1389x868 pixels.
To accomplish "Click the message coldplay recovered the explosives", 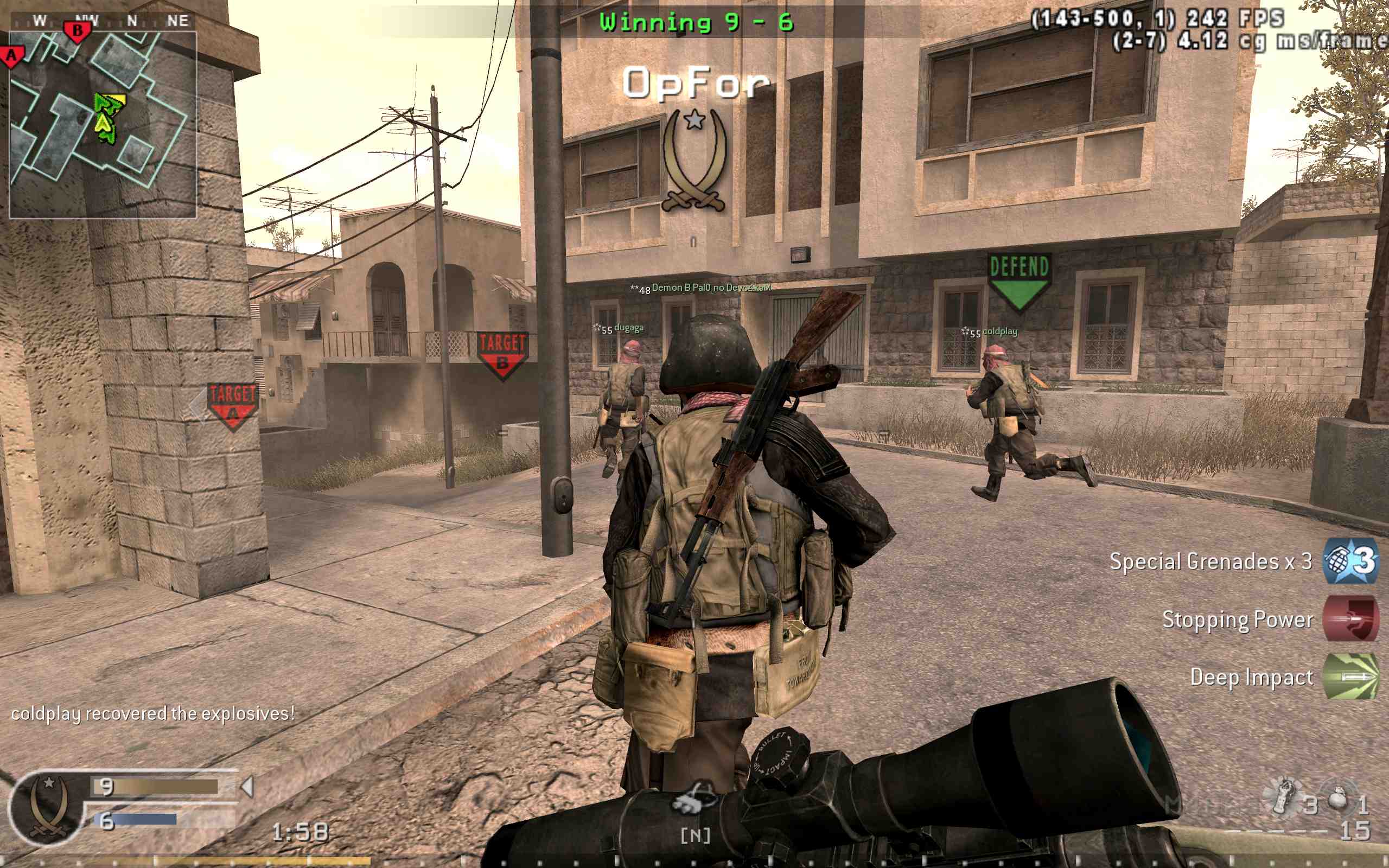I will pyautogui.click(x=152, y=713).
